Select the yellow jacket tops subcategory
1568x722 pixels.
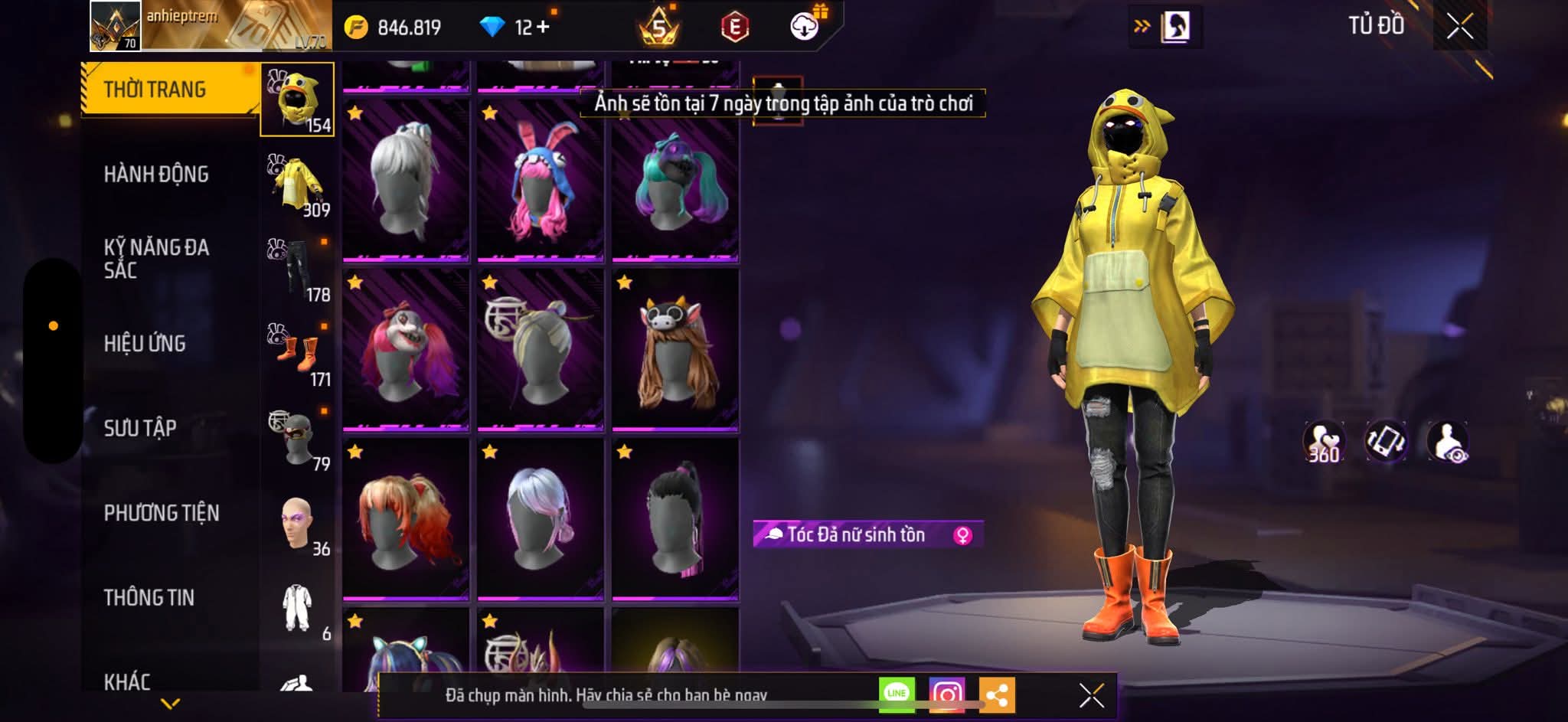[x=298, y=185]
